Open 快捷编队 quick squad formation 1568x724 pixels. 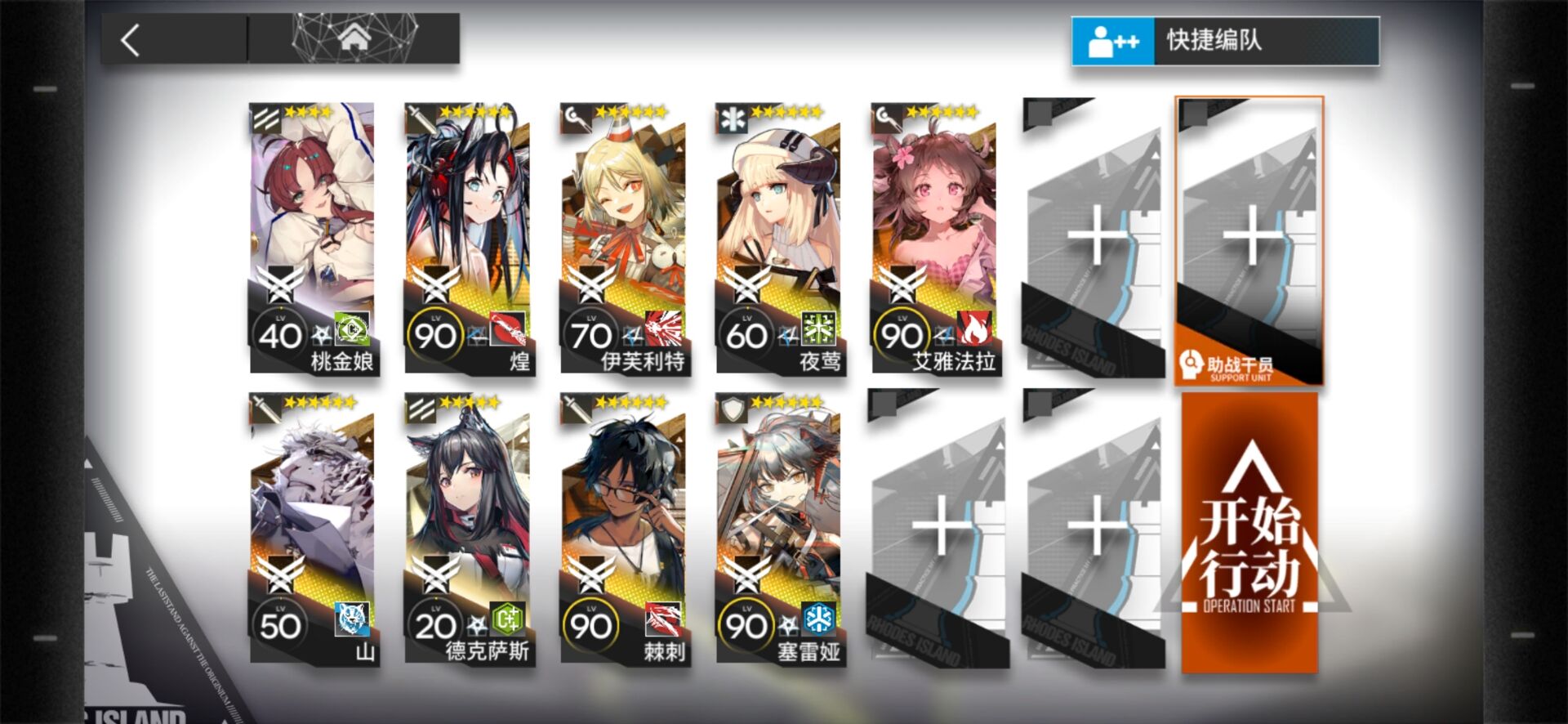1225,41
